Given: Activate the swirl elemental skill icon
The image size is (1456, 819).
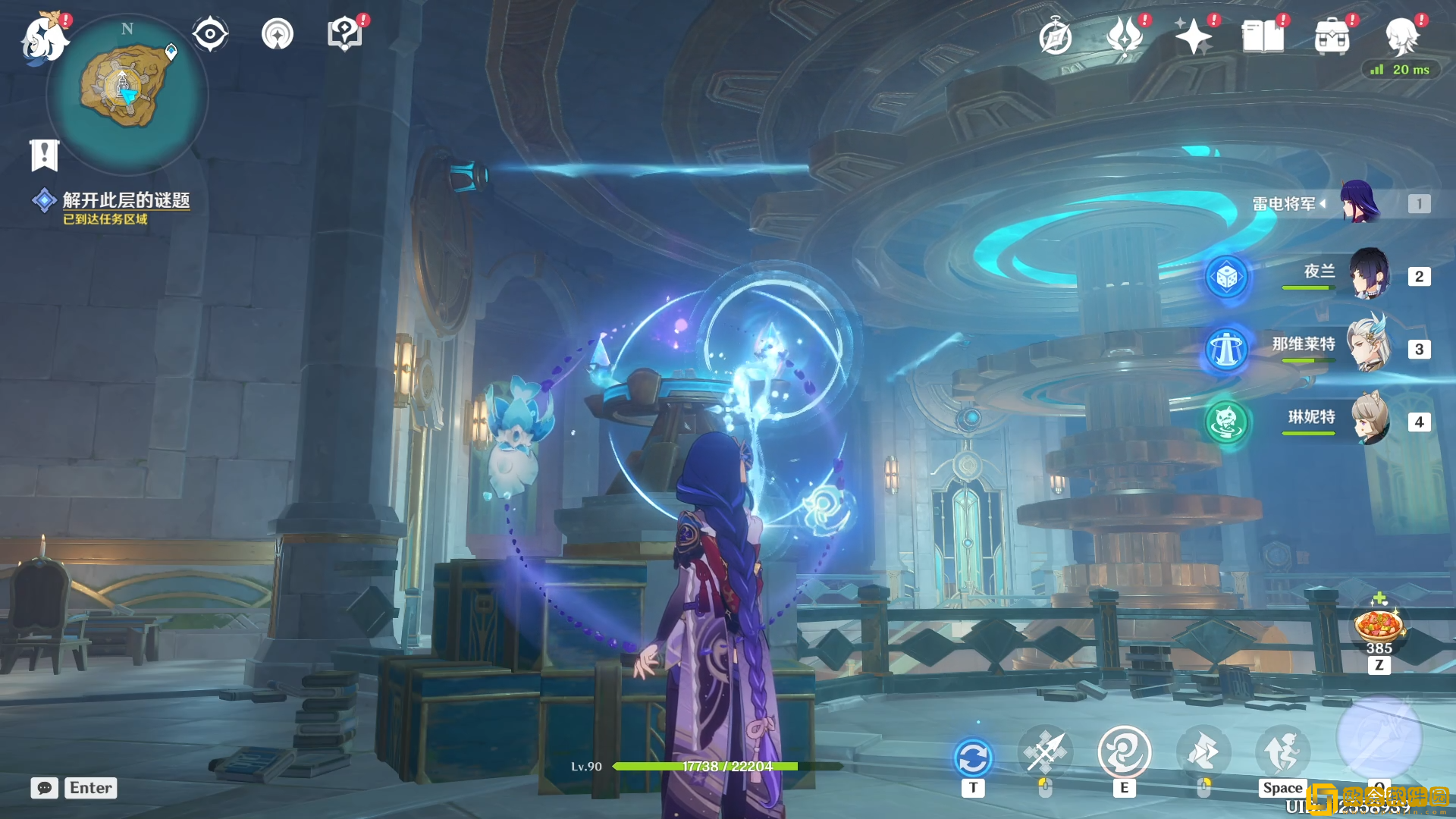Looking at the screenshot, I should [x=1124, y=753].
